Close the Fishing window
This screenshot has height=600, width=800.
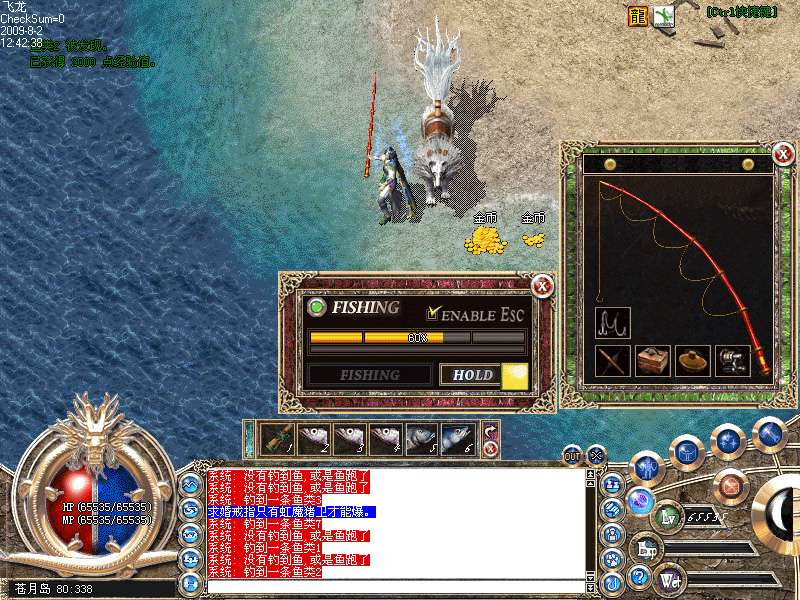(542, 286)
